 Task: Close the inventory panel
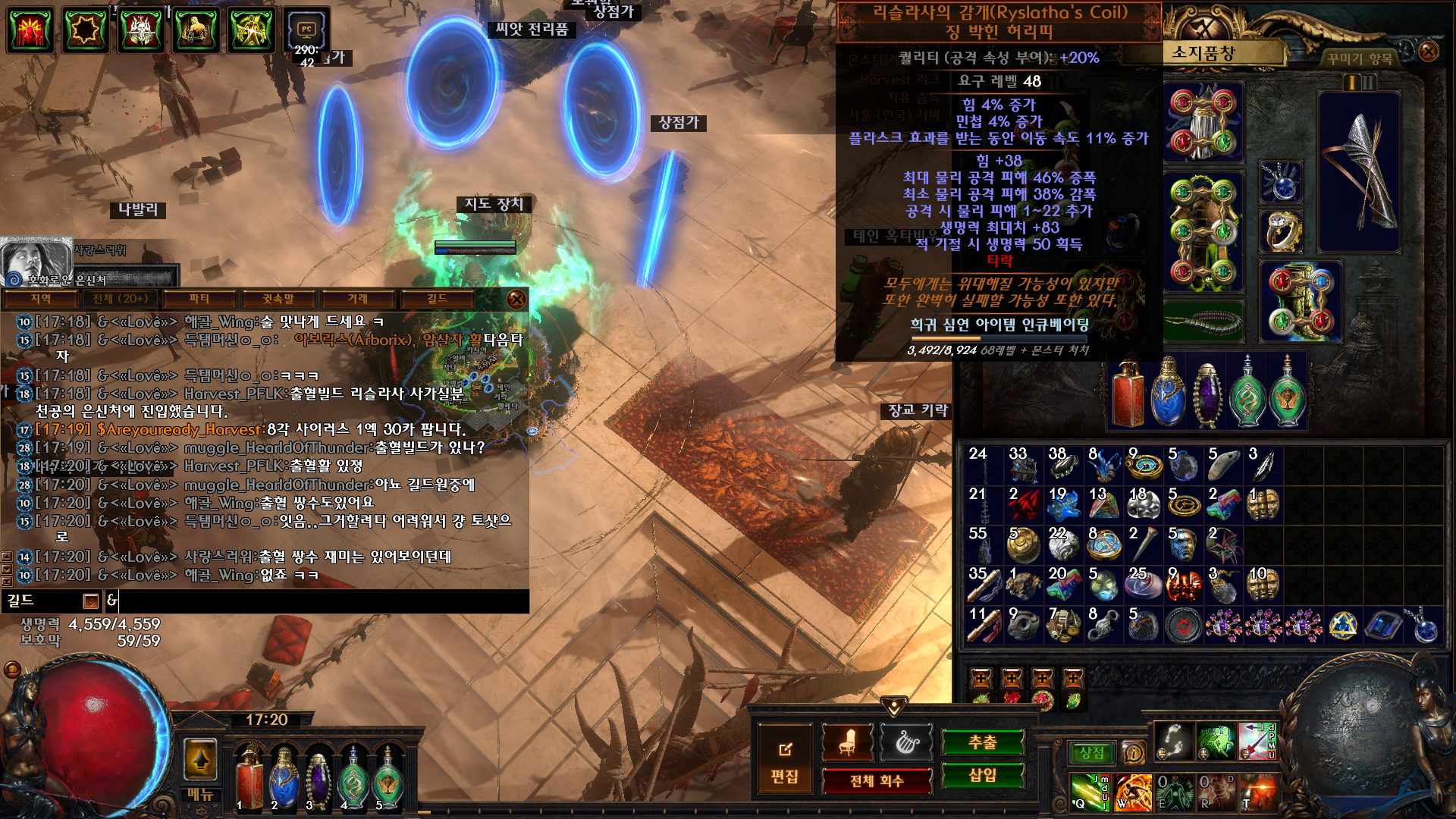coord(1428,52)
